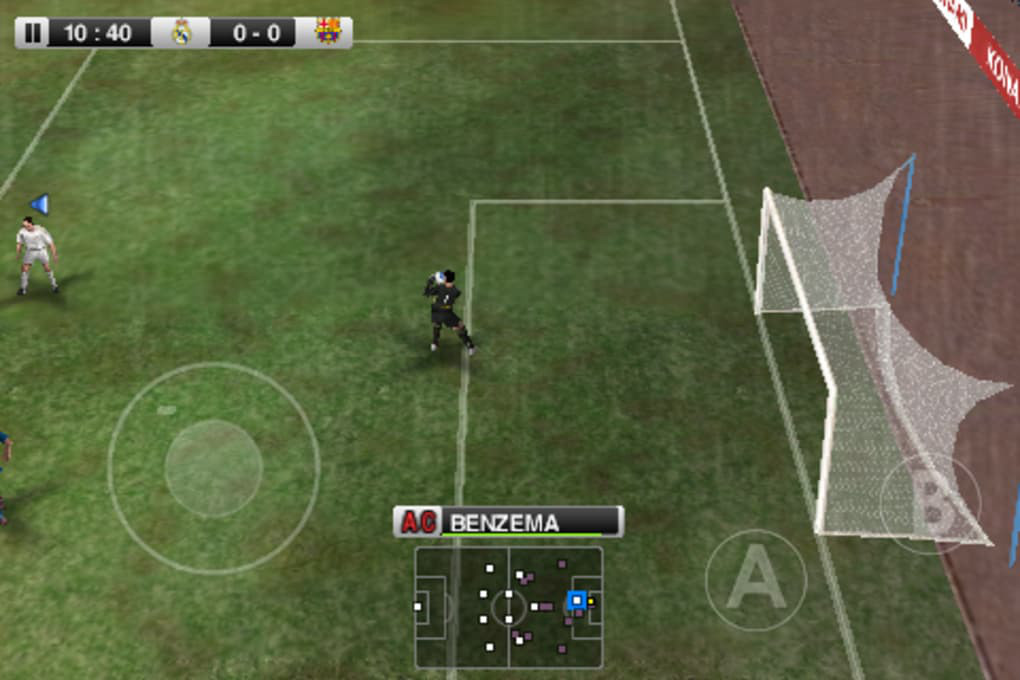Click the pitch radar minimap
Screen dimensions: 1020x680
tap(508, 607)
